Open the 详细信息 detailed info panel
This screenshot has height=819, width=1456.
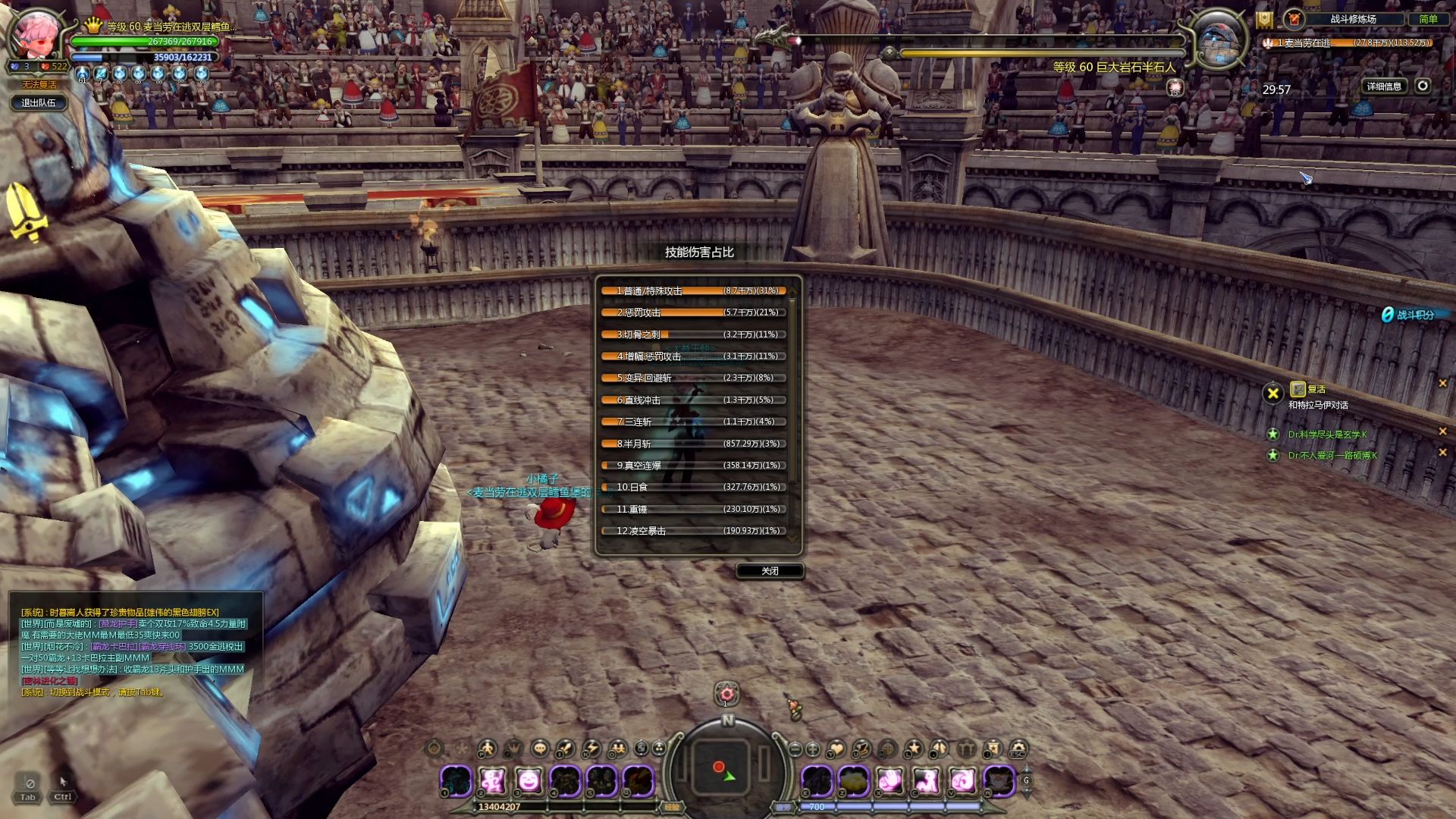[1384, 86]
